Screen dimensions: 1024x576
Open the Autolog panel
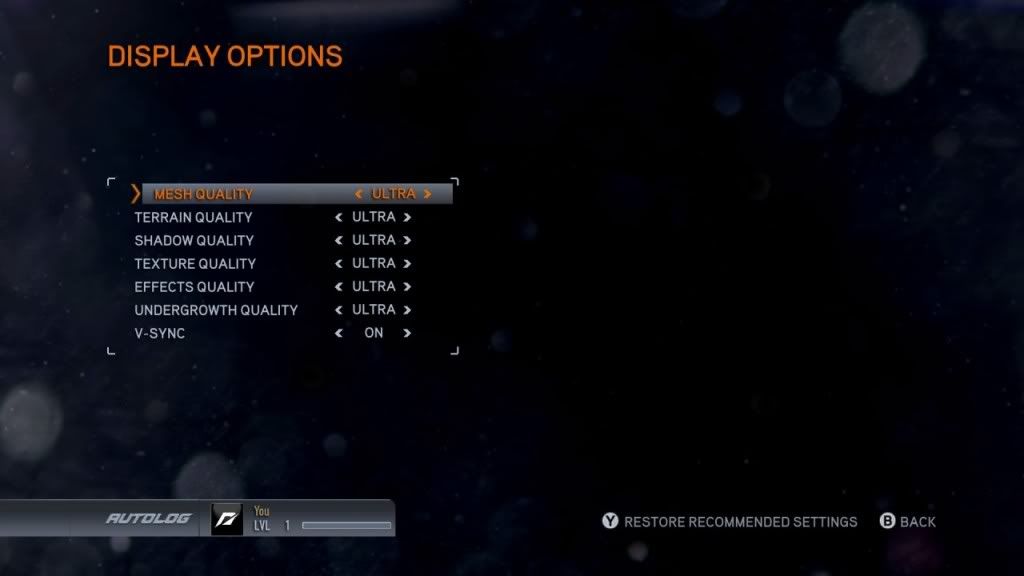(148, 519)
